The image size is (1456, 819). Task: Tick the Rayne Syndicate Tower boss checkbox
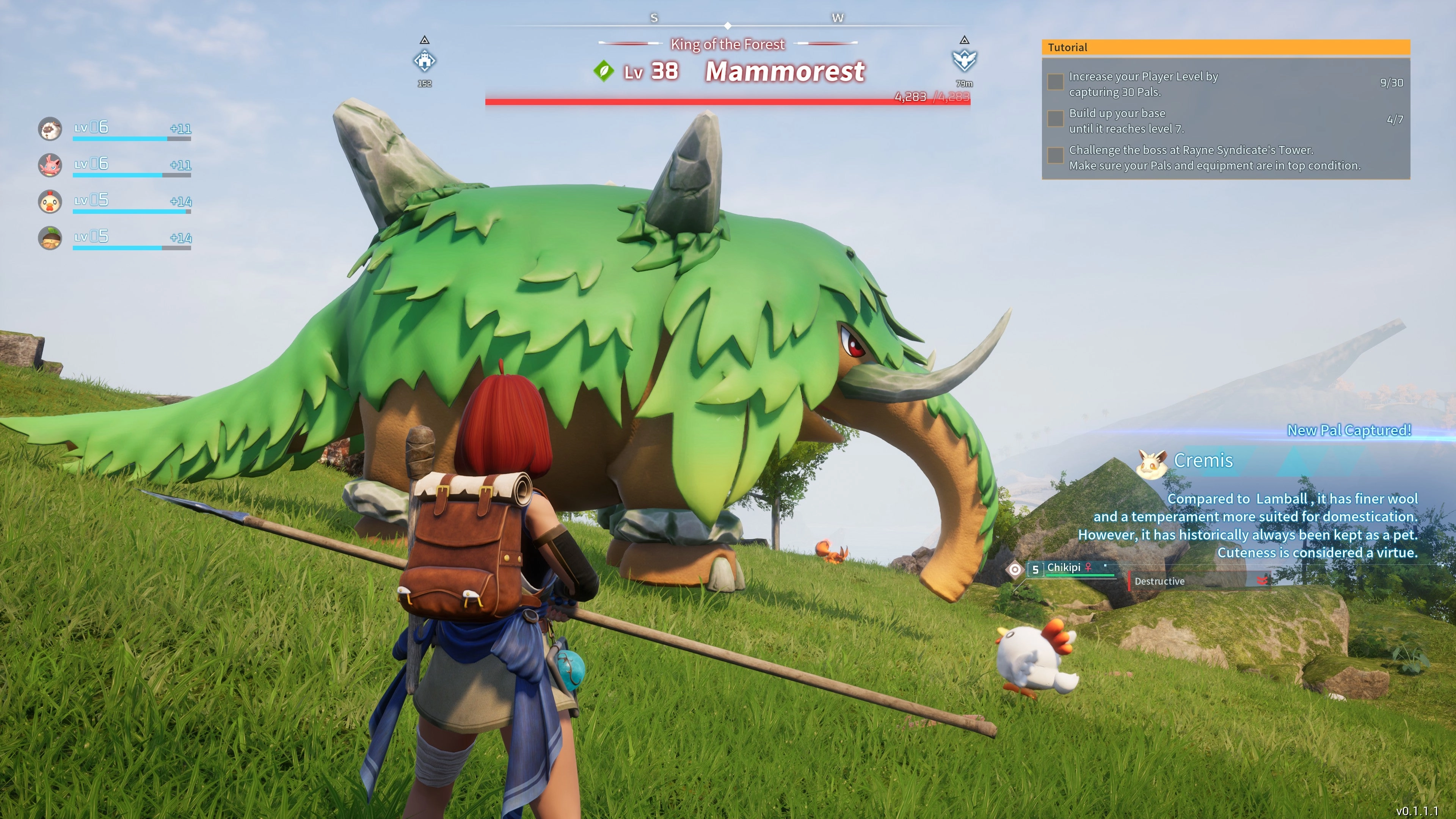pyautogui.click(x=1055, y=155)
